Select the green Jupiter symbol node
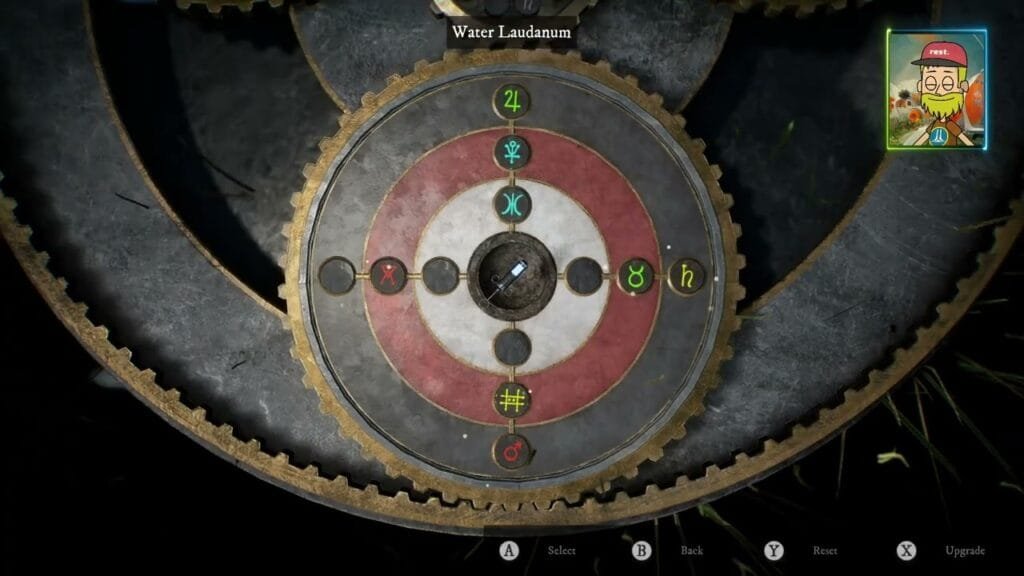 (x=513, y=101)
